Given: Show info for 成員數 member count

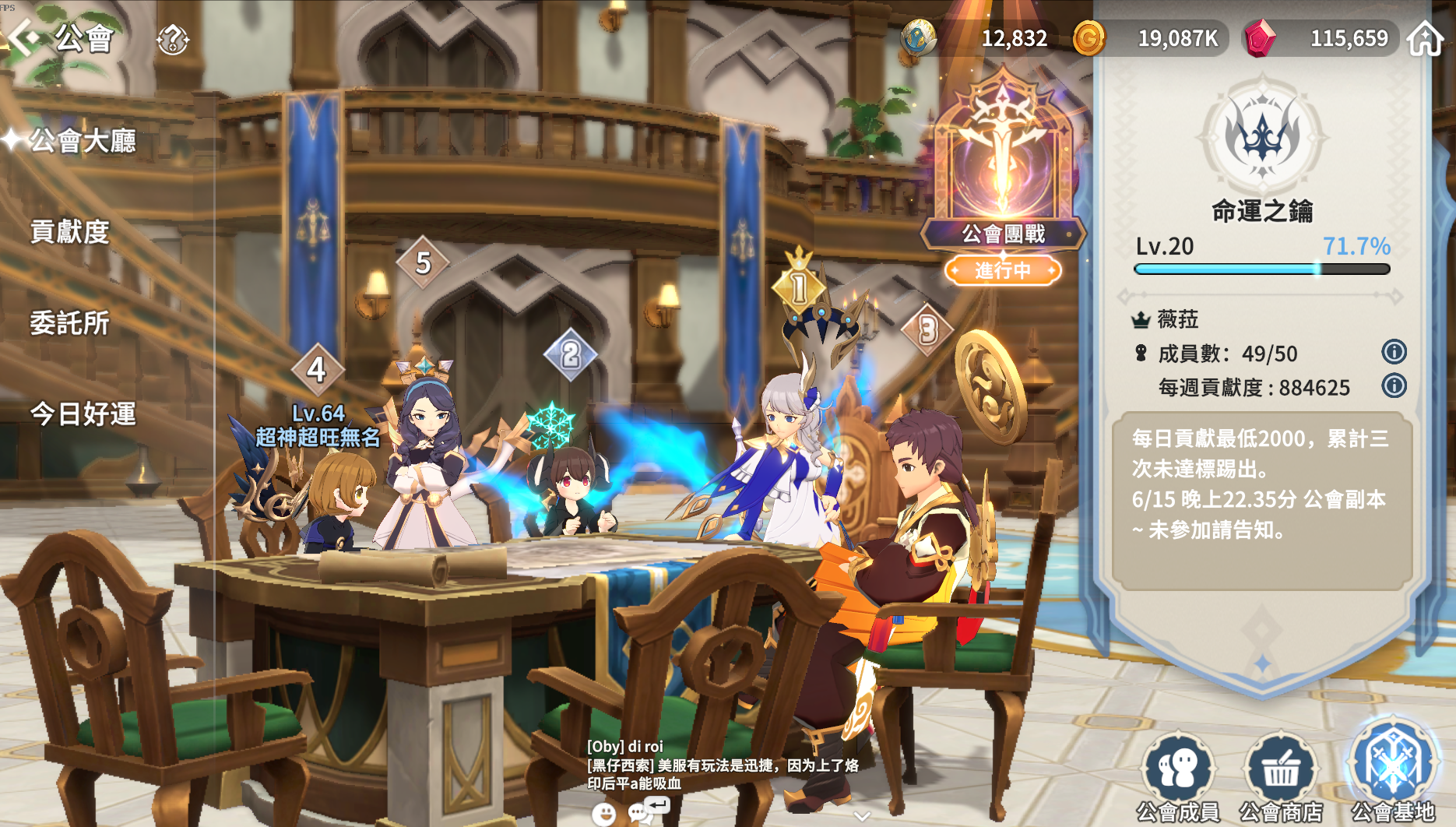Looking at the screenshot, I should [1394, 352].
